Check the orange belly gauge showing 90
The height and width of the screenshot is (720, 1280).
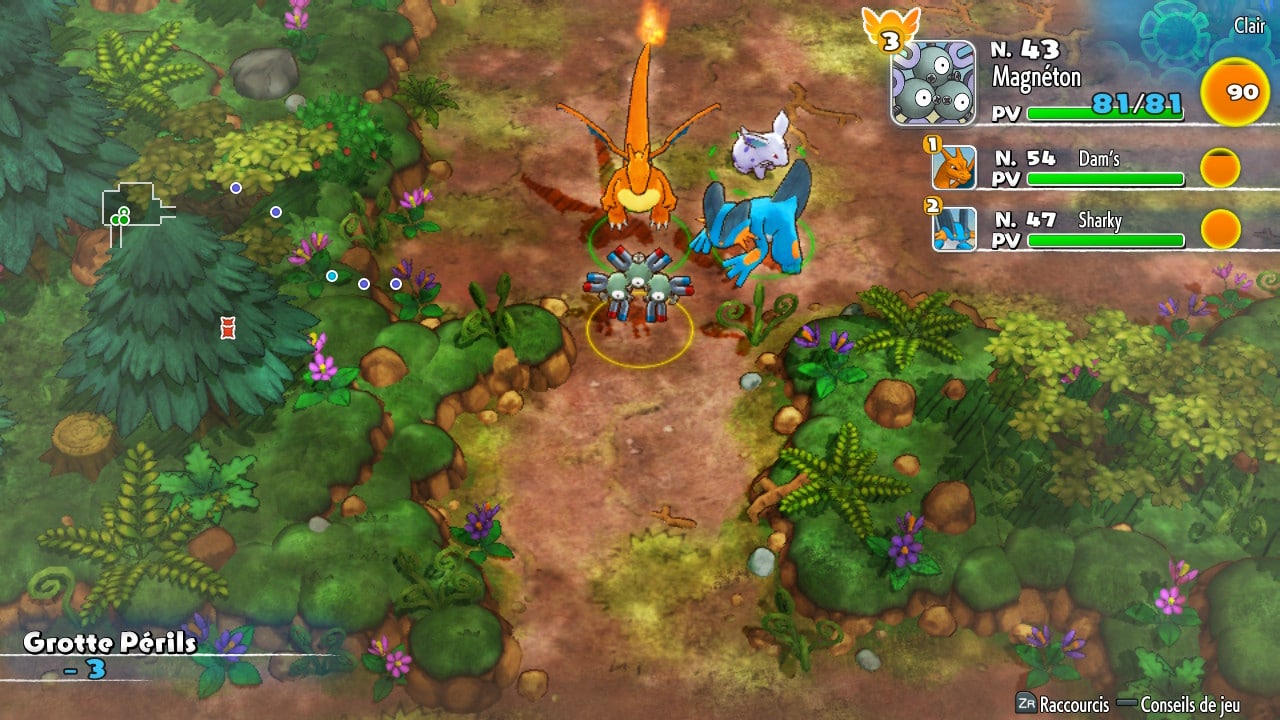click(x=1241, y=93)
